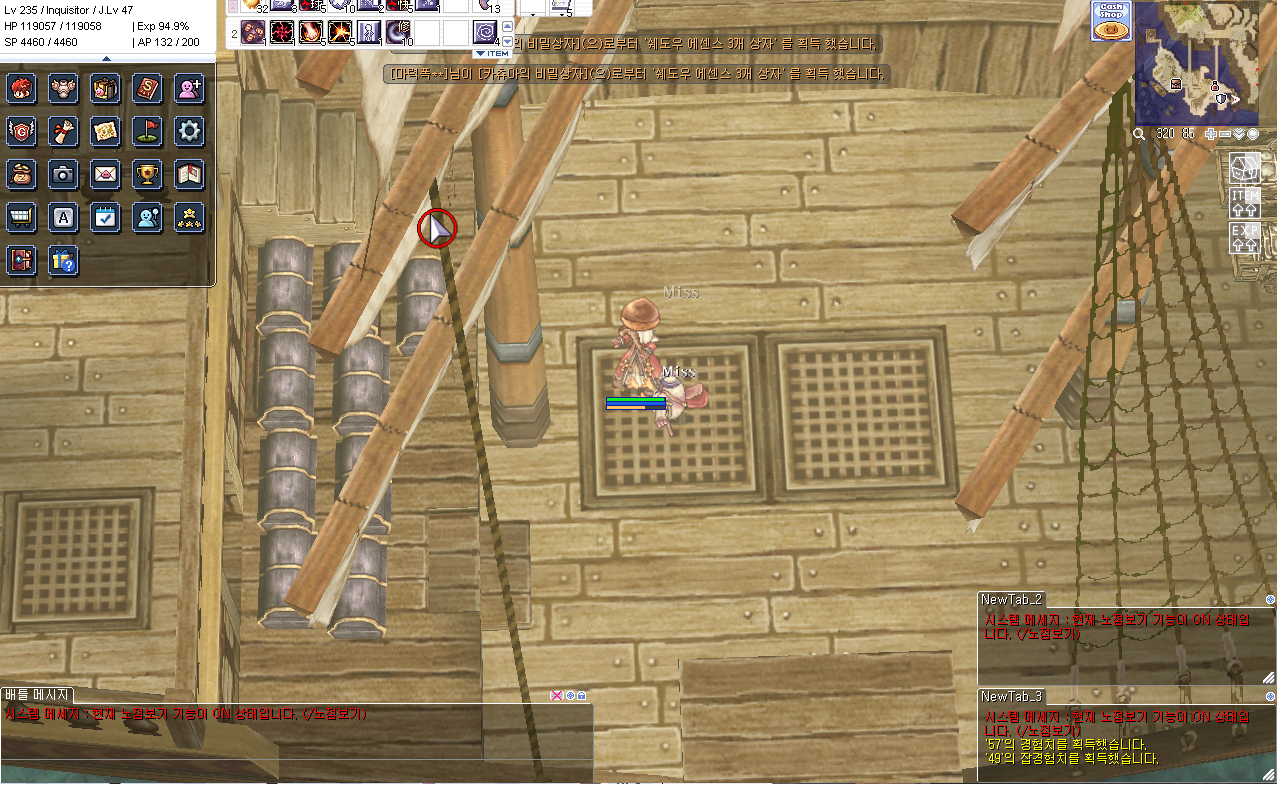Click the ITEM boost indicator button
Screen dimensions: 1280x790
pyautogui.click(x=1245, y=202)
